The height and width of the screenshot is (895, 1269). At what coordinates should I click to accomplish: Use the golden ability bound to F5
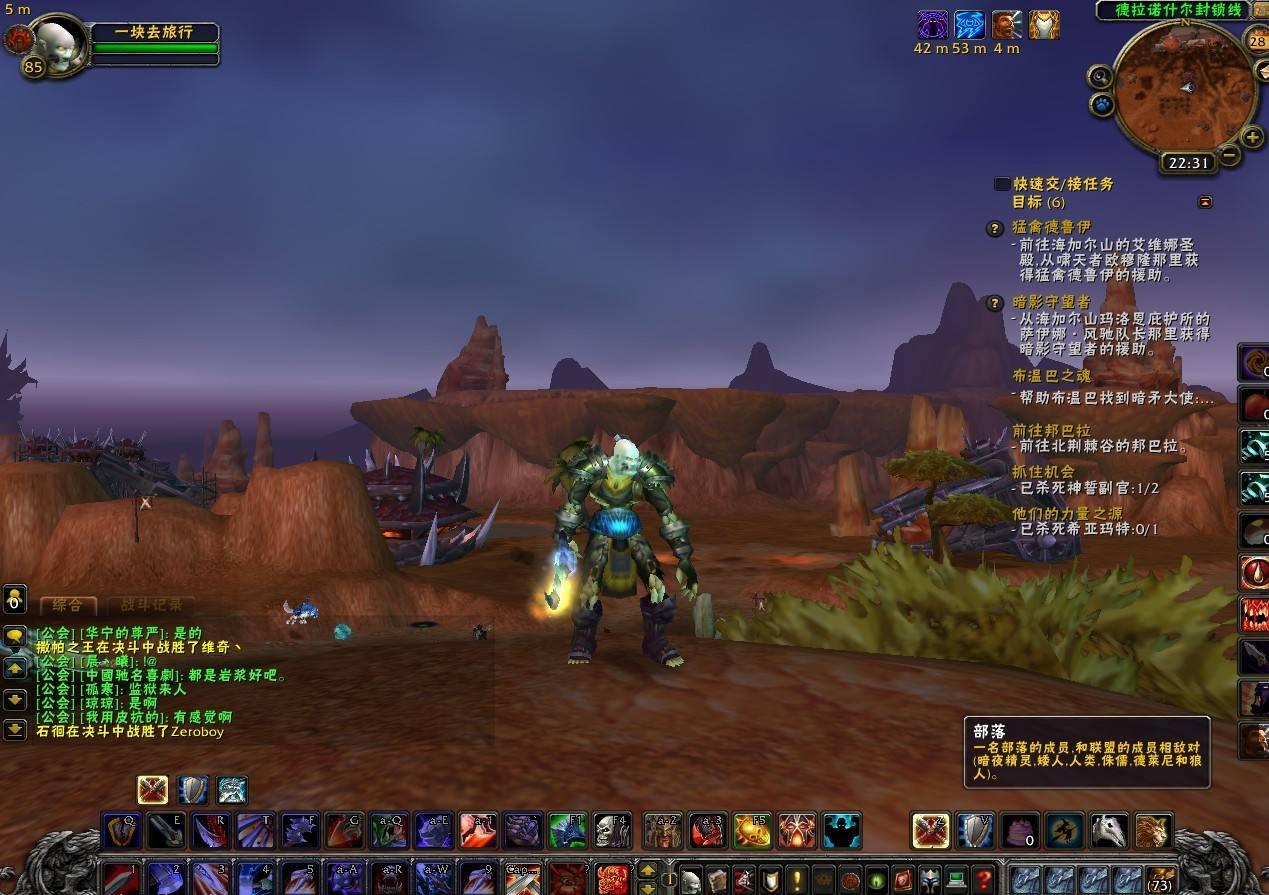coord(752,830)
